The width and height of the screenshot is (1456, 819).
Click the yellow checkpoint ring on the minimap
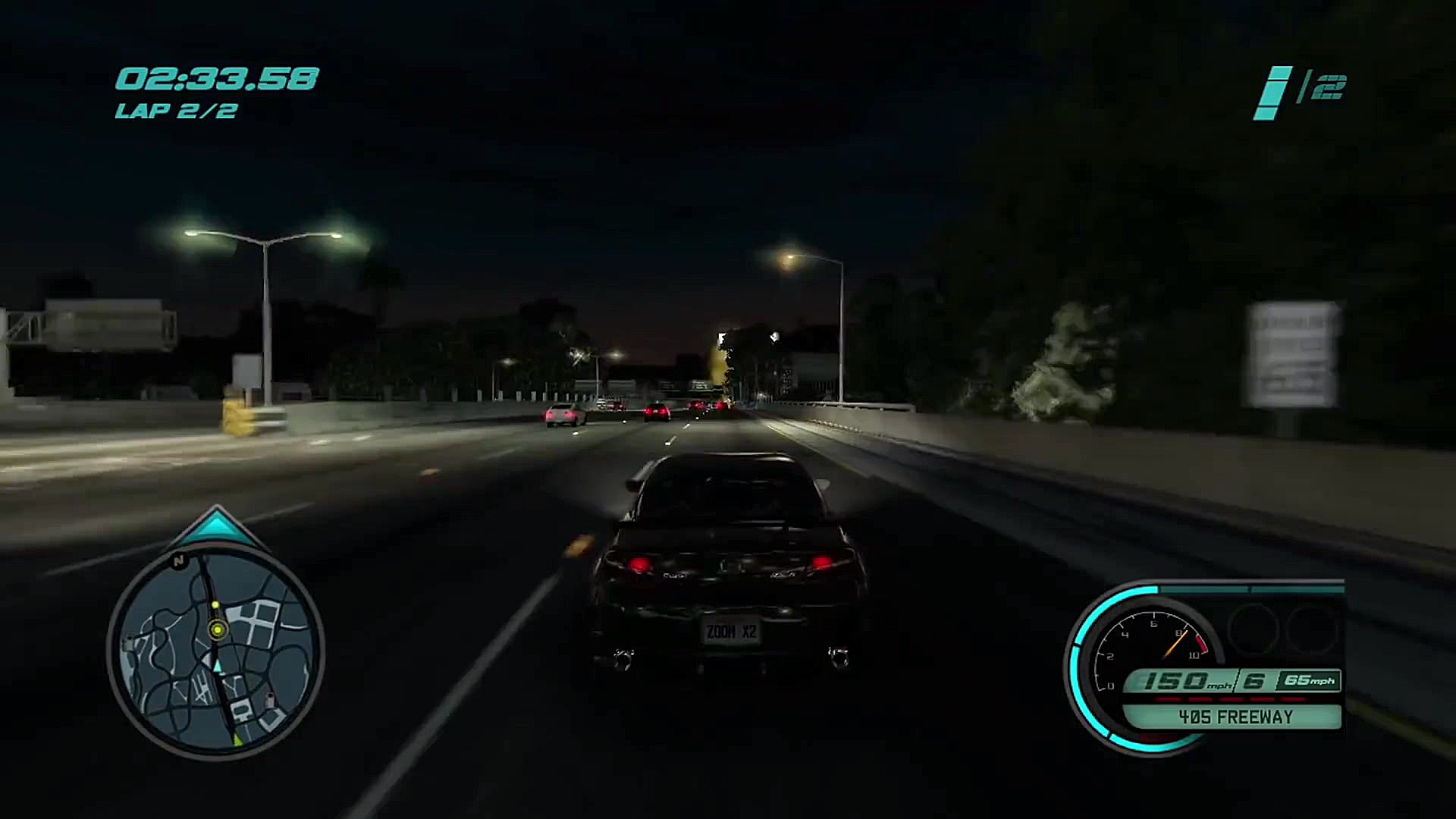coord(217,629)
